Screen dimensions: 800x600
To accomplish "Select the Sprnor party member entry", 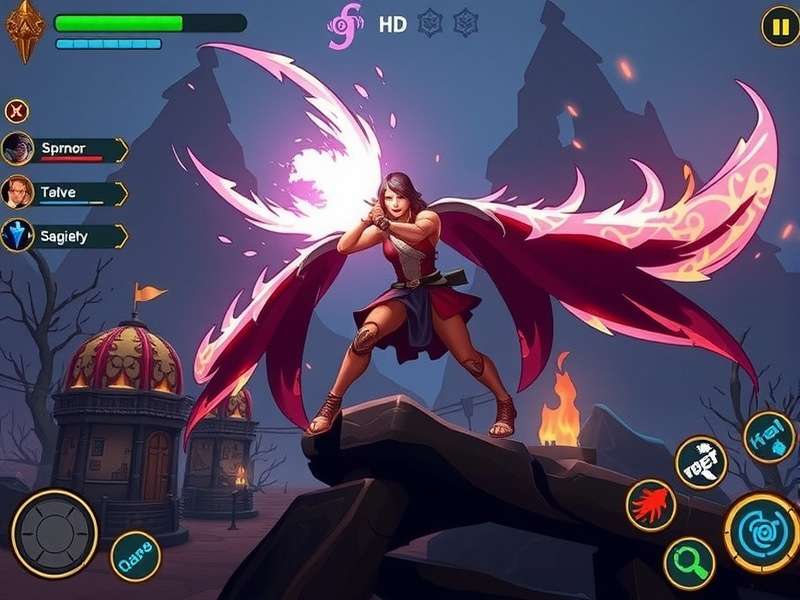I will point(66,150).
